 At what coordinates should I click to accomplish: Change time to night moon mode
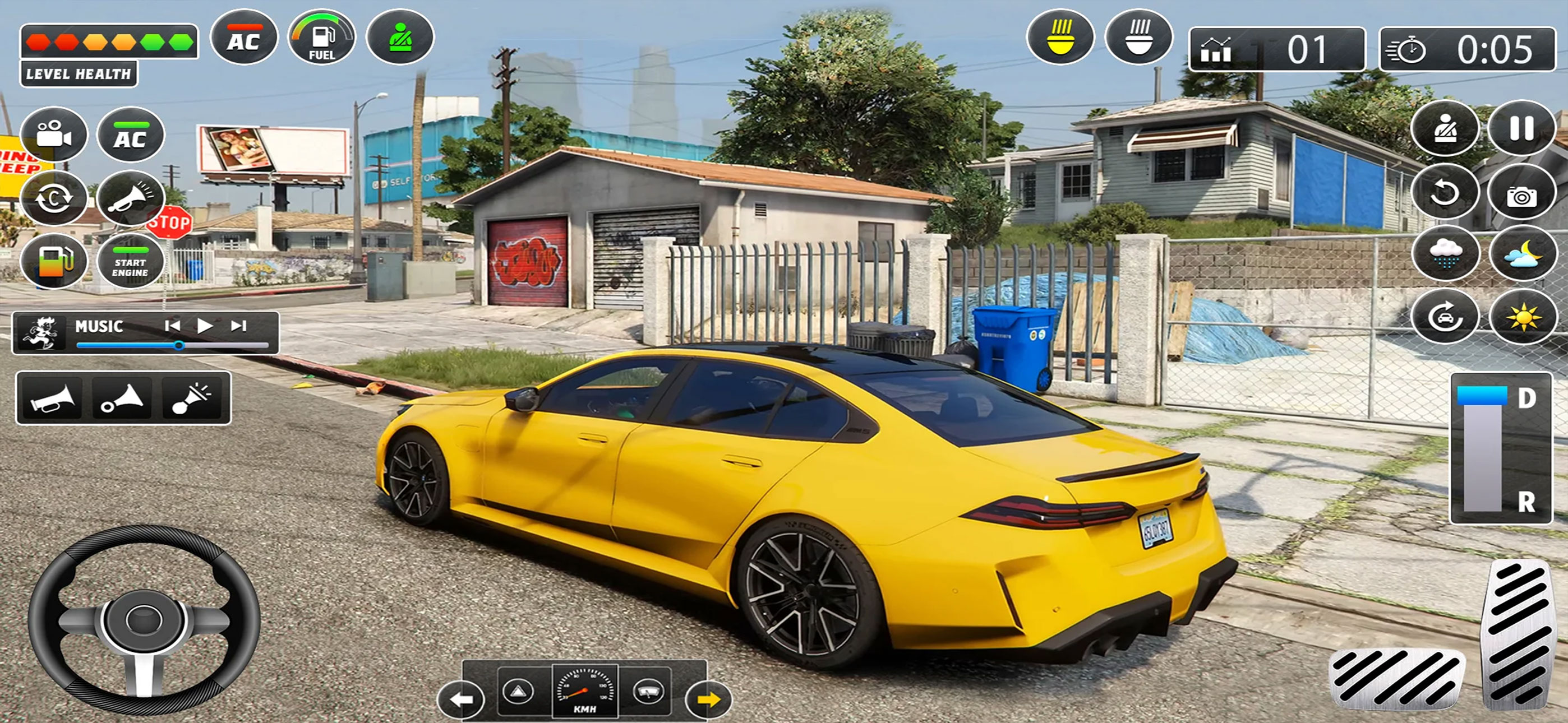(1521, 253)
